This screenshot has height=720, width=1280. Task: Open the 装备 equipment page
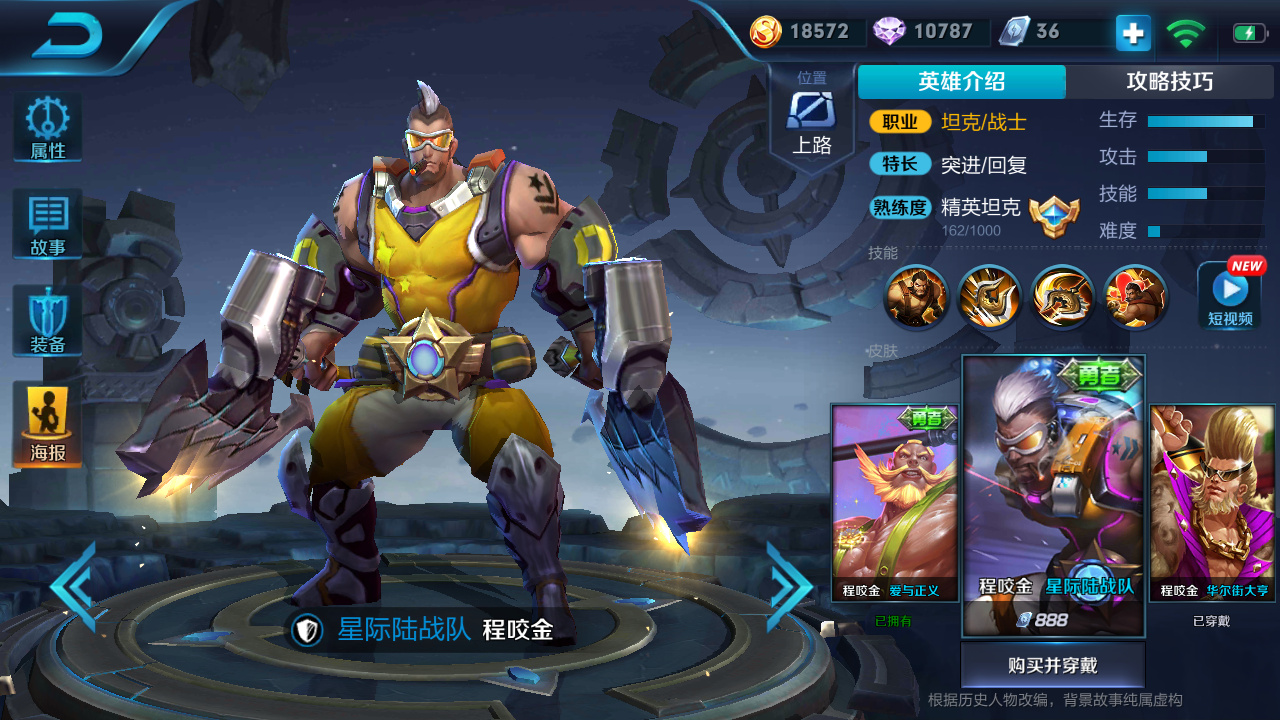click(47, 320)
